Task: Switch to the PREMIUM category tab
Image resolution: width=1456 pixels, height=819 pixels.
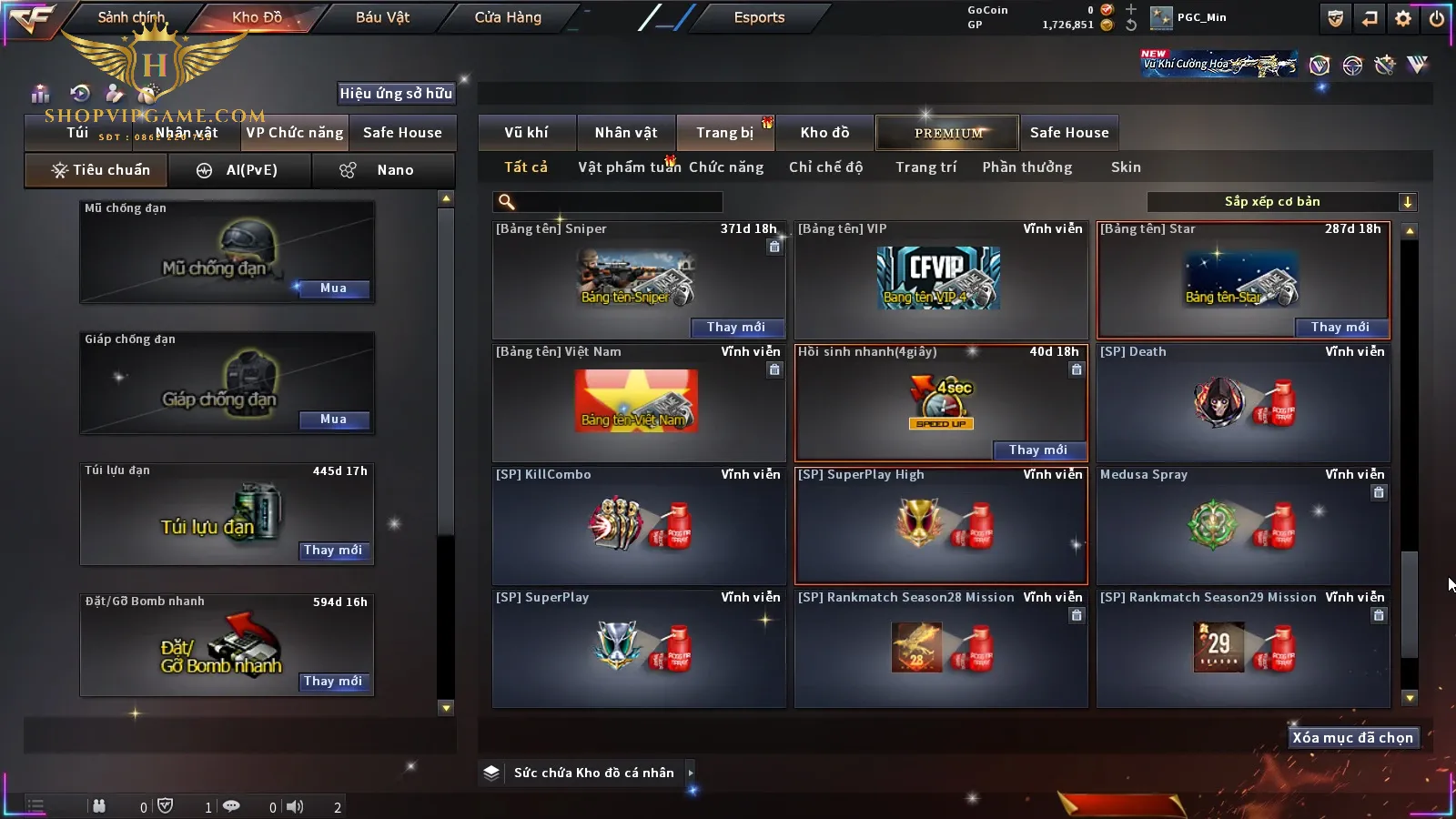Action: [x=948, y=133]
